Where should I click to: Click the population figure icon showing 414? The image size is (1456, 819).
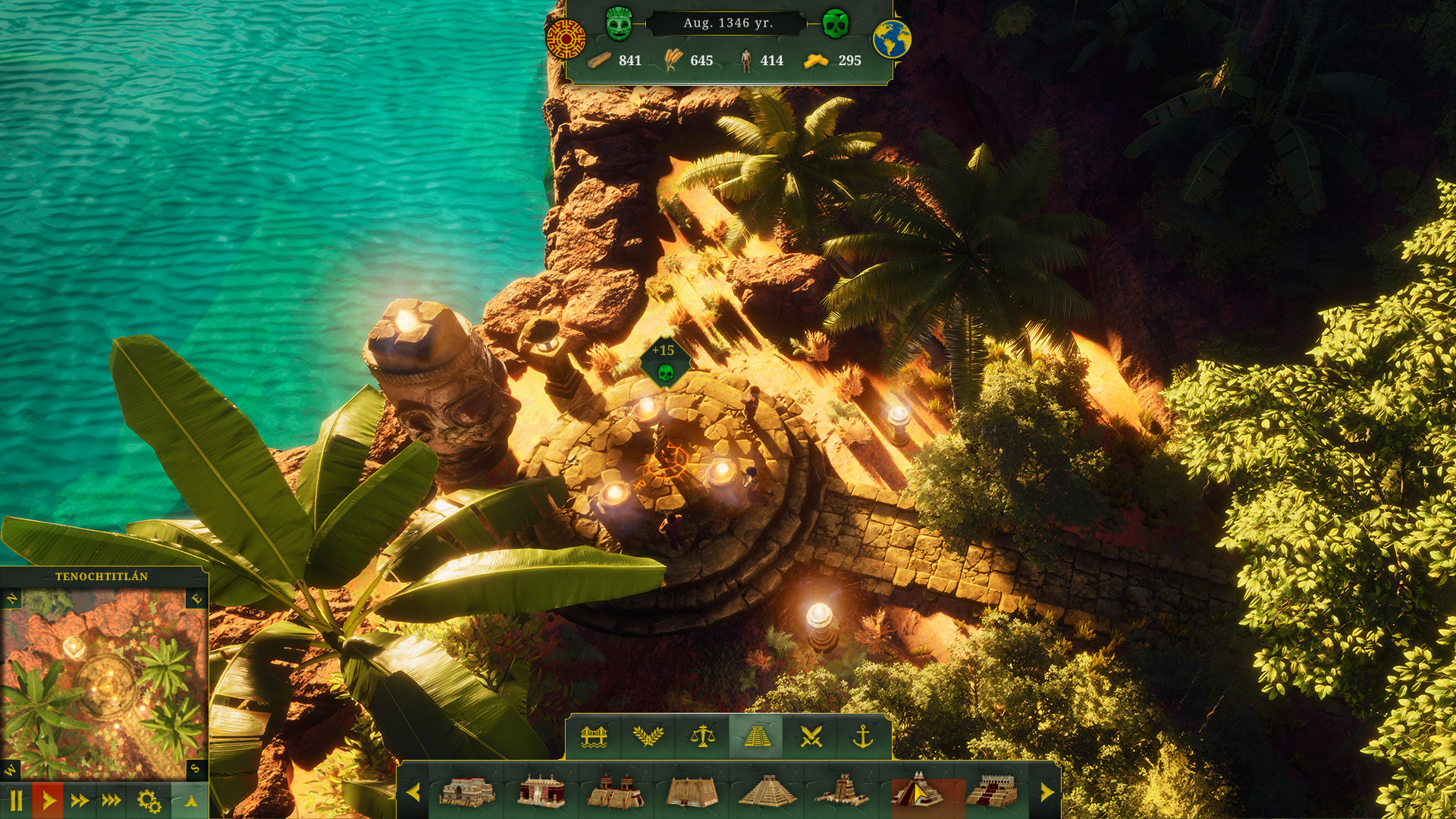[747, 60]
